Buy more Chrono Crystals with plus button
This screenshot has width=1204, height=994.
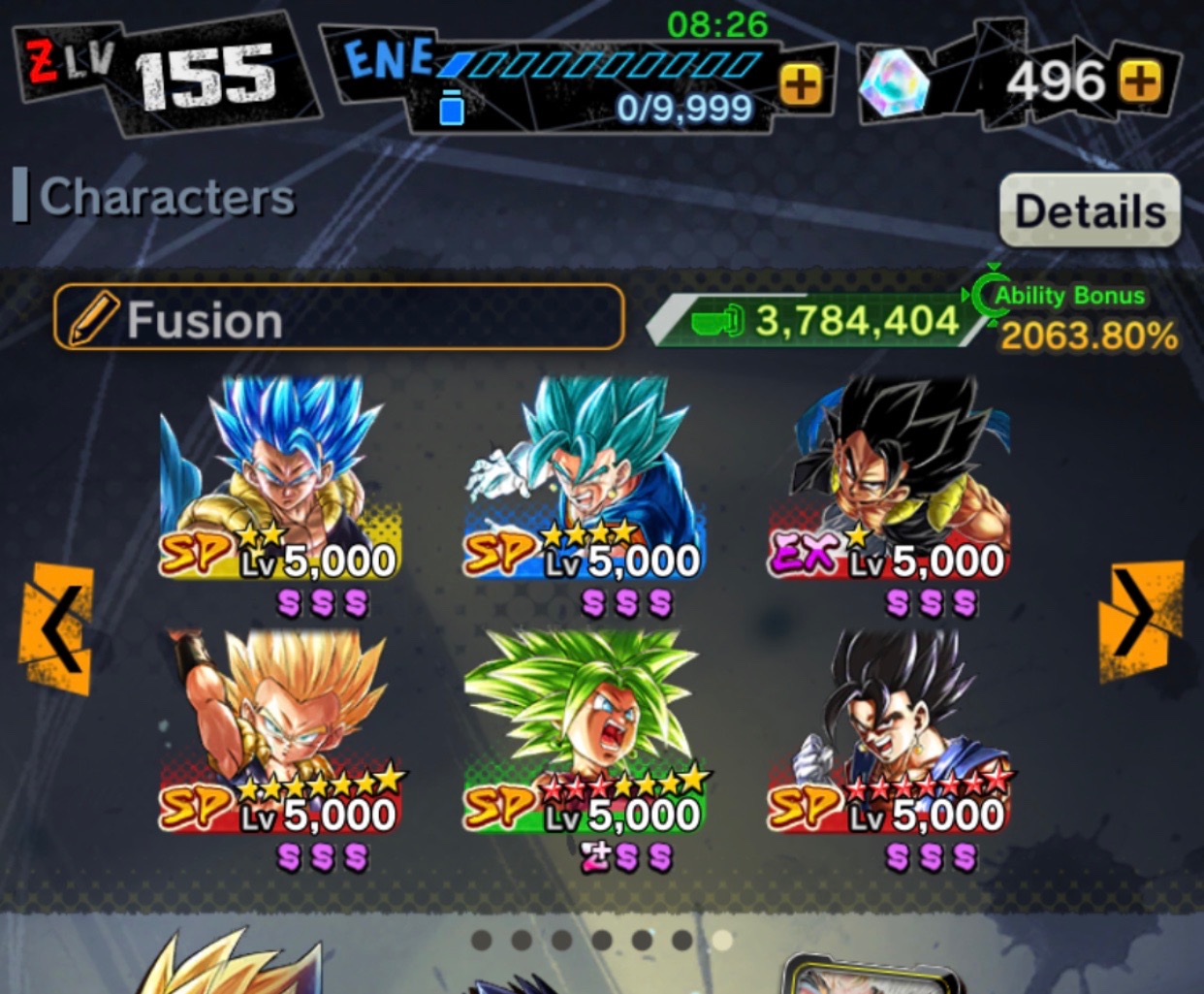[x=1140, y=81]
